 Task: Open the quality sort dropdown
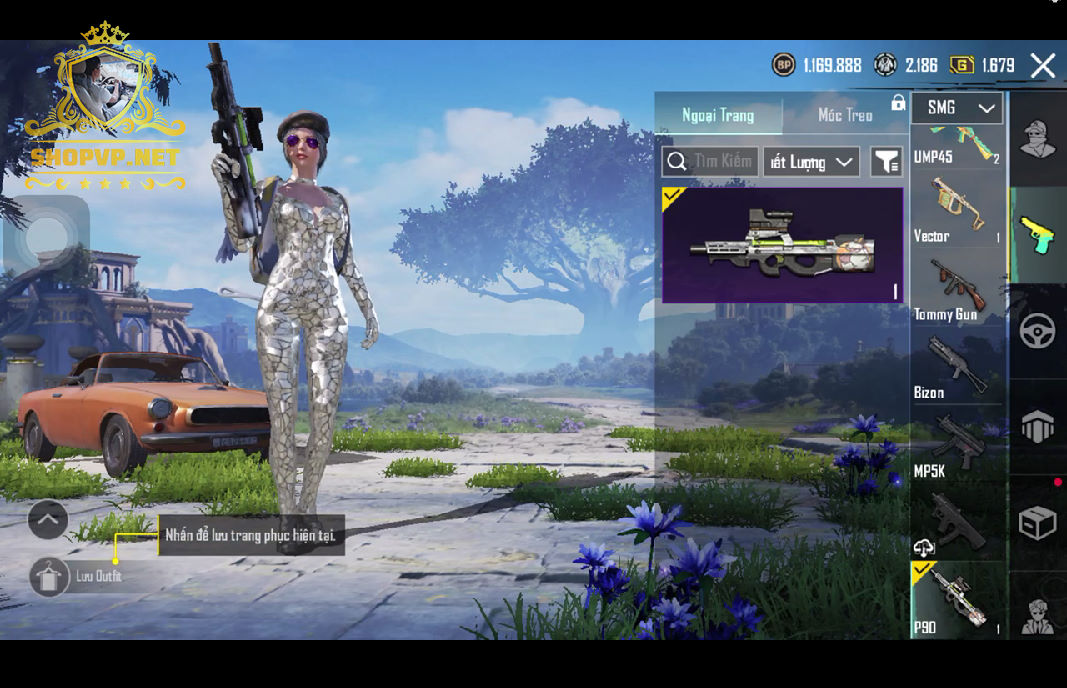pos(811,162)
